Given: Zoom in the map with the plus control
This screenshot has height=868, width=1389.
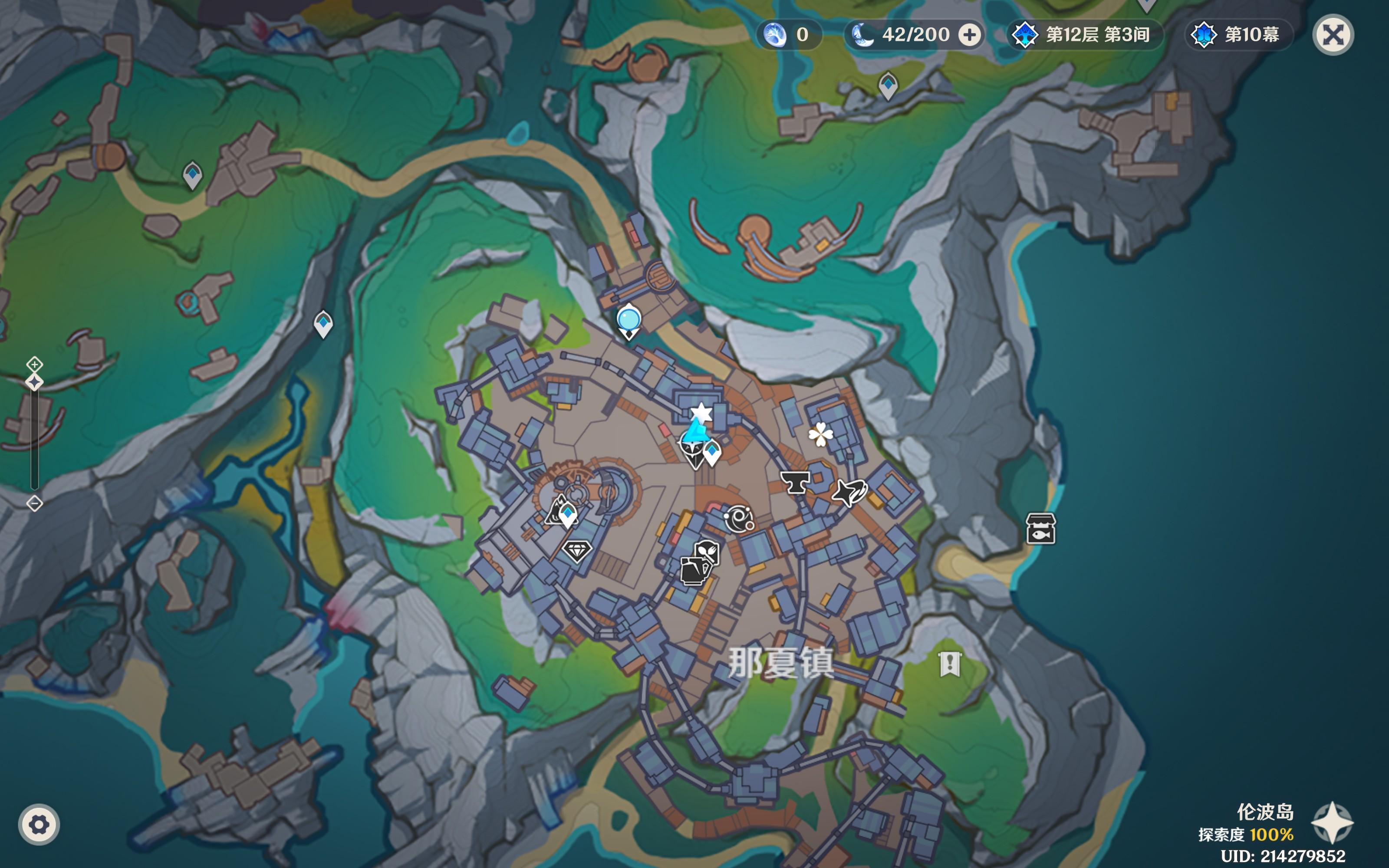Looking at the screenshot, I should tap(34, 364).
